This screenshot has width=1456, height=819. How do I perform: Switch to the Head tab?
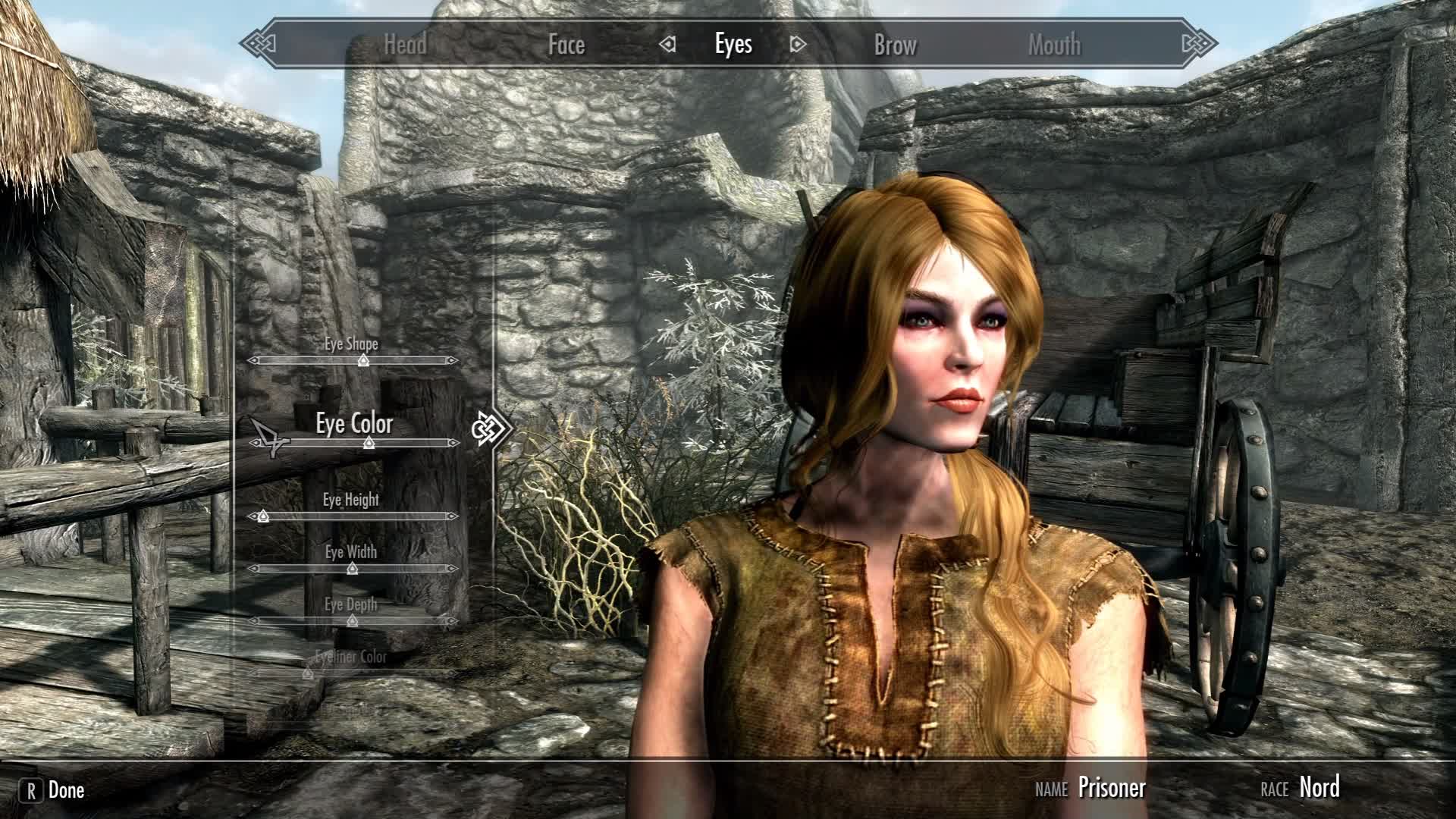point(405,45)
